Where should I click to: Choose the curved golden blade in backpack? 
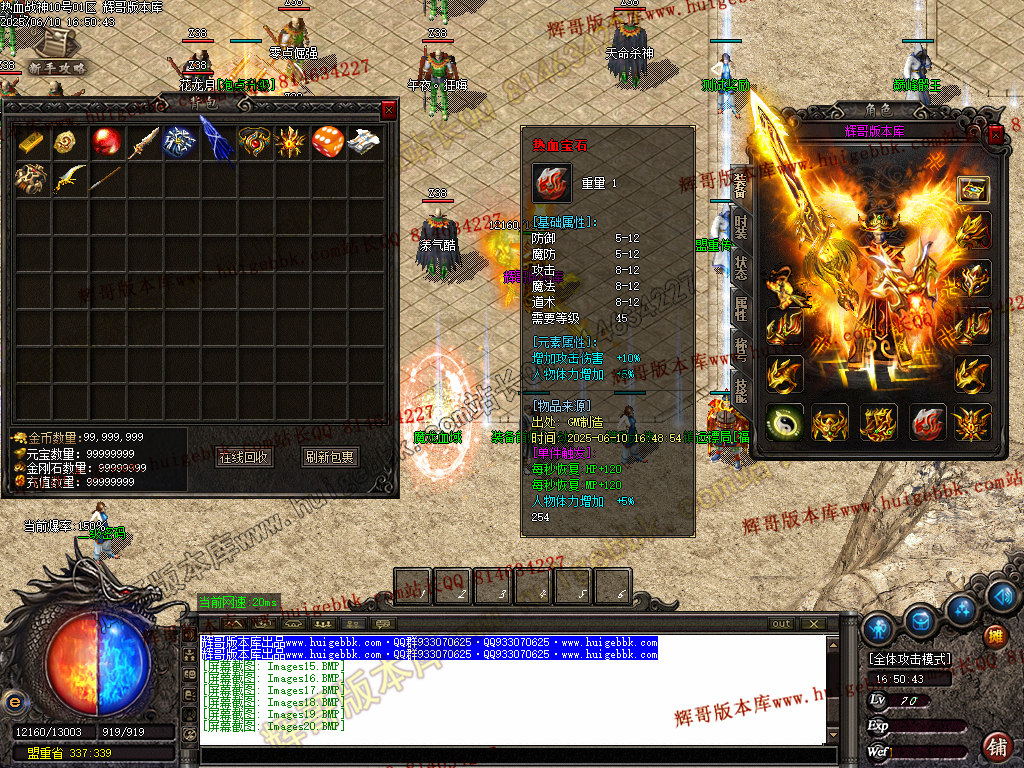pos(70,179)
